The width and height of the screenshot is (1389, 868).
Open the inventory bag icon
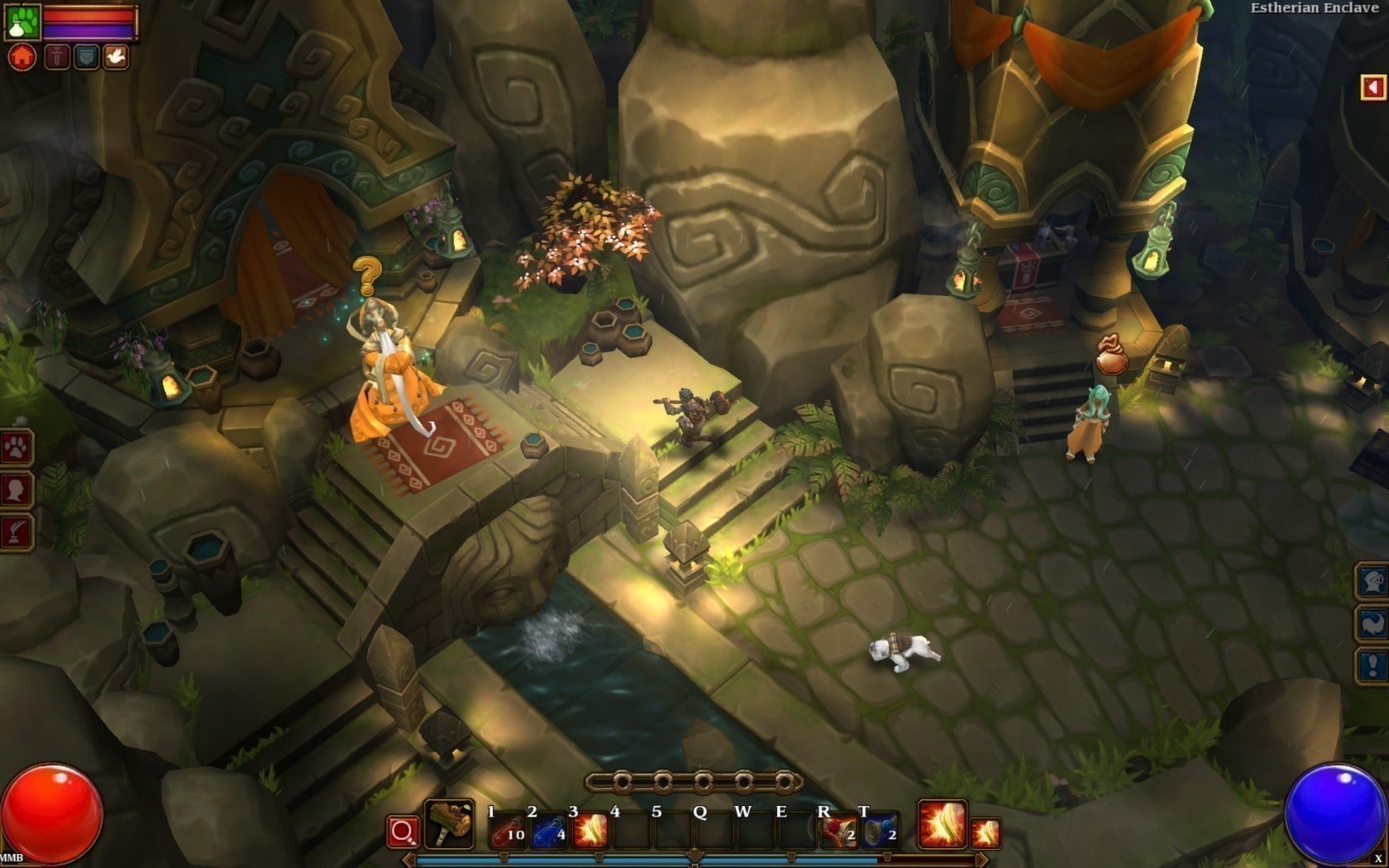click(85, 56)
